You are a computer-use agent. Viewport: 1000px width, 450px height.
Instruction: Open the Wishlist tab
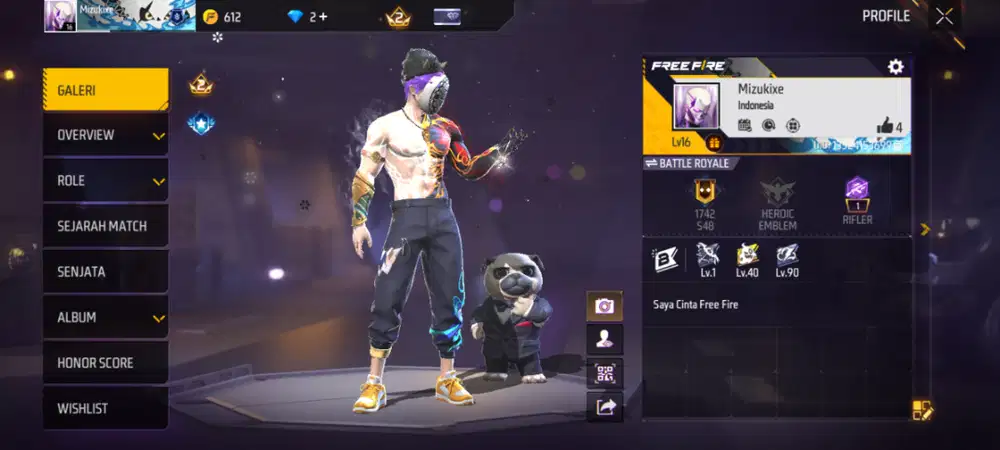click(105, 408)
